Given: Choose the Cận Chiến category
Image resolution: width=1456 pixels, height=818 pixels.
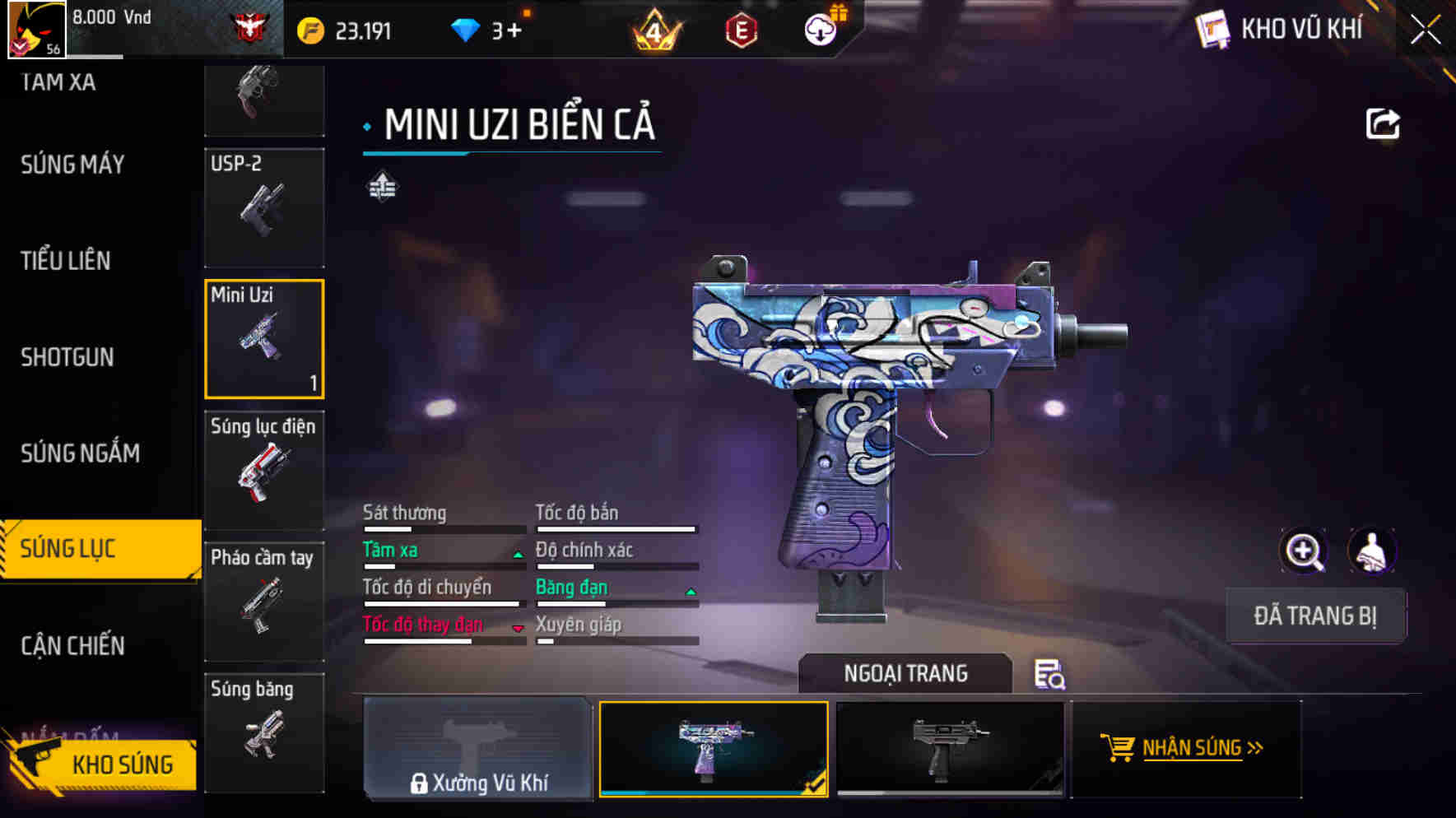Looking at the screenshot, I should point(72,645).
